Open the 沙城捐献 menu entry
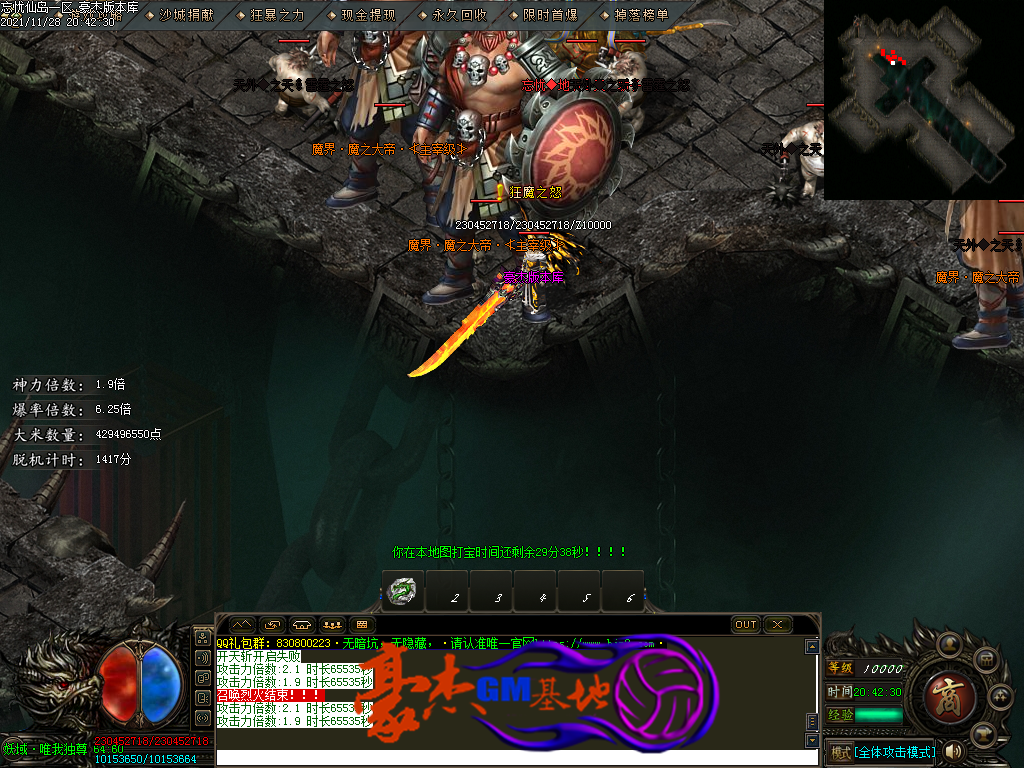The width and height of the screenshot is (1024, 768). (x=186, y=15)
